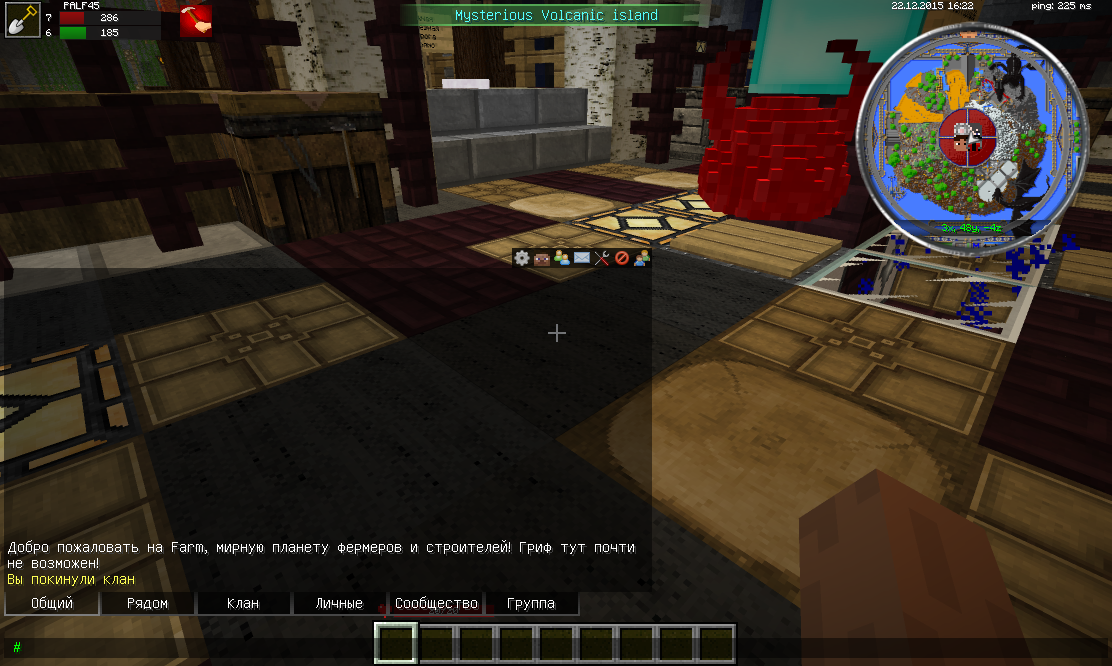This screenshot has width=1112, height=666.
Task: Open the Группа chat tab
Action: click(531, 603)
